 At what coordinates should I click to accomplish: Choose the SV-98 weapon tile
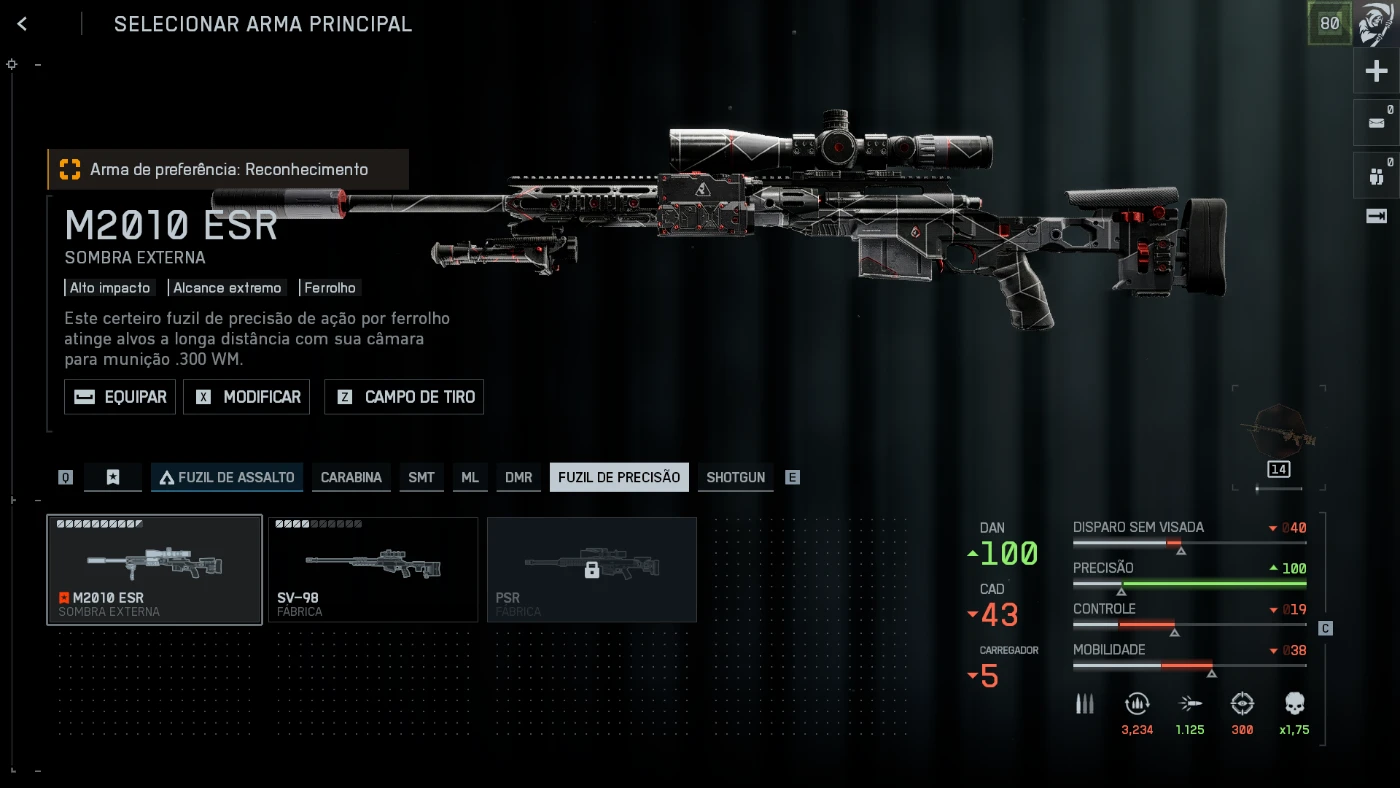pos(373,570)
